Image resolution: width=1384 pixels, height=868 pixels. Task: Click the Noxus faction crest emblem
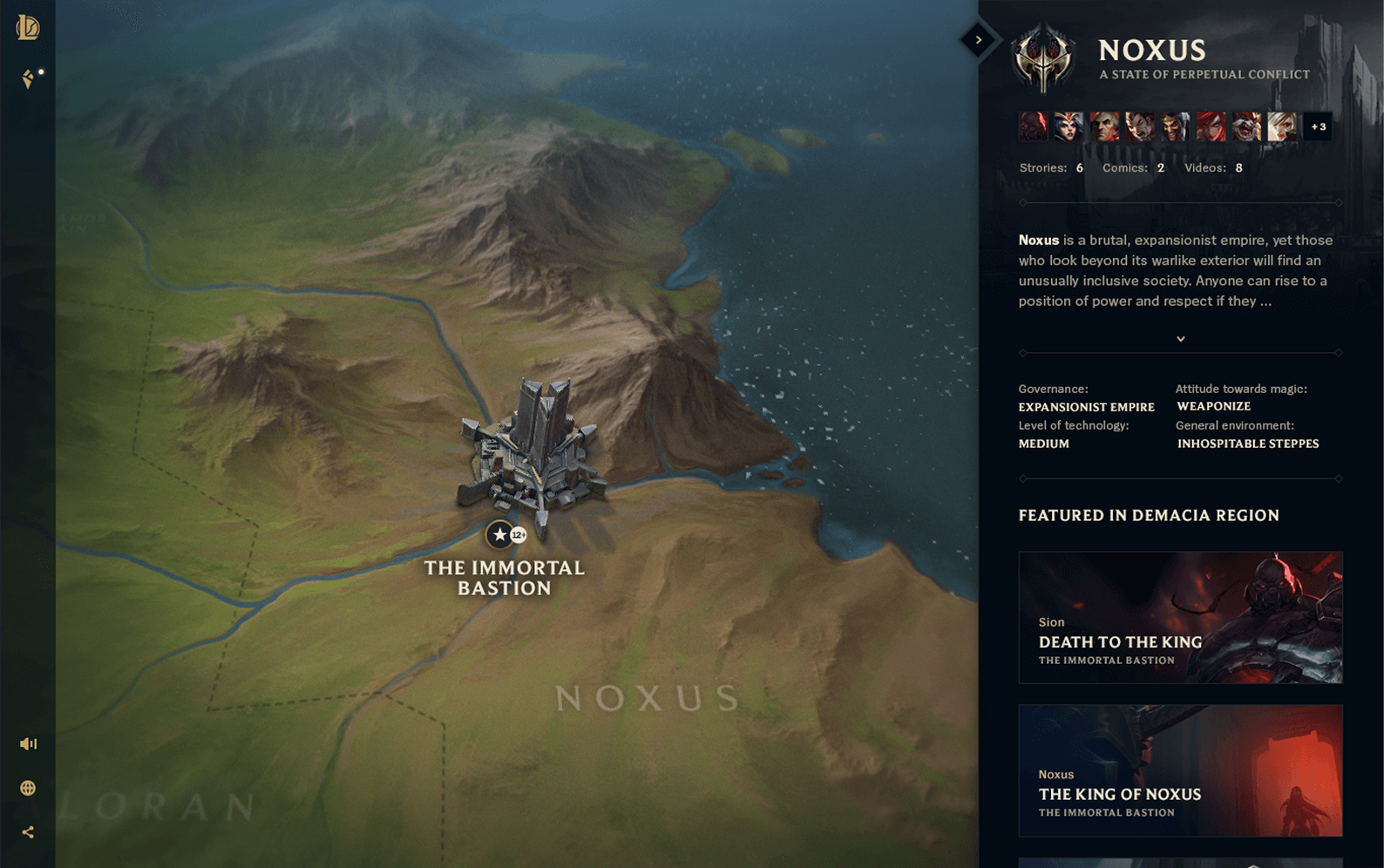1043,58
